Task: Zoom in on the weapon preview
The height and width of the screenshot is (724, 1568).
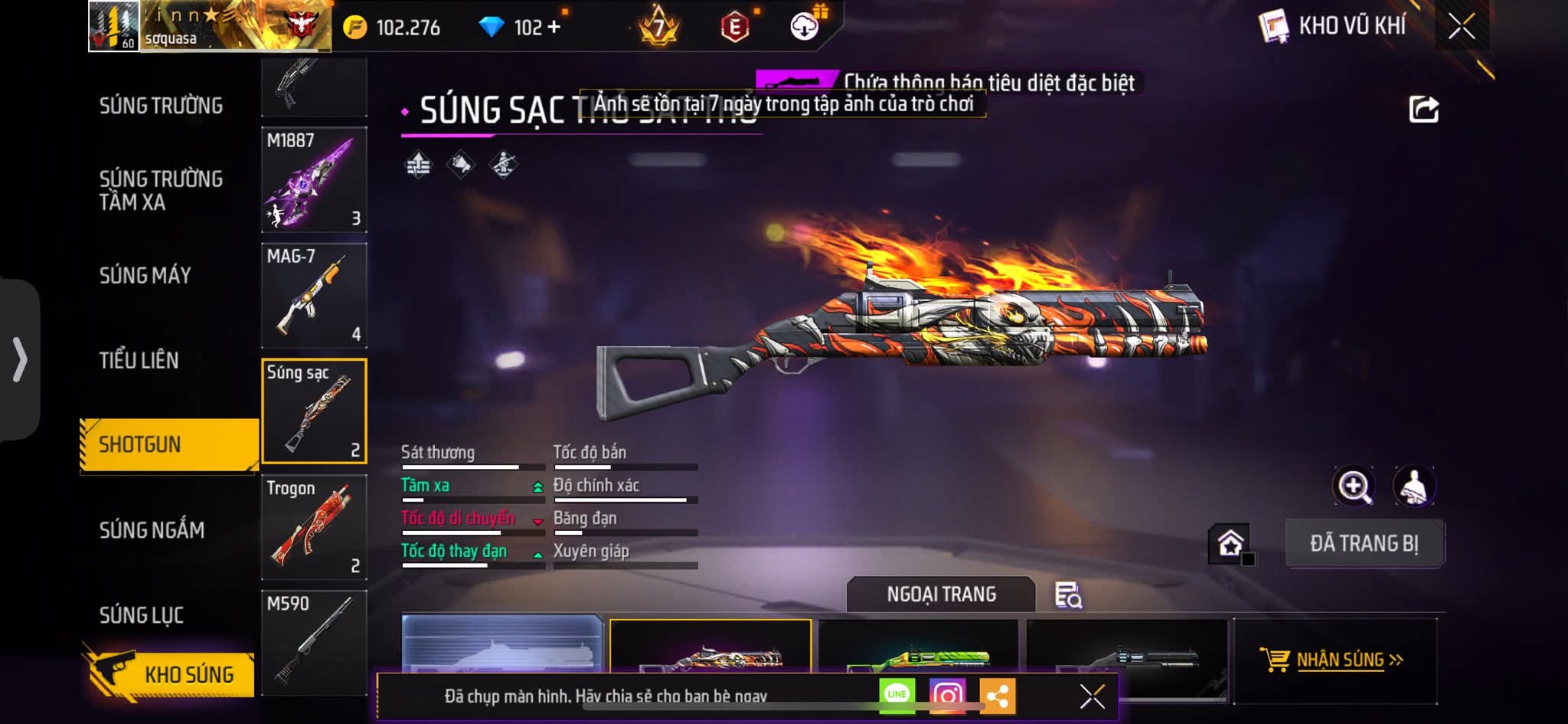Action: [1354, 486]
